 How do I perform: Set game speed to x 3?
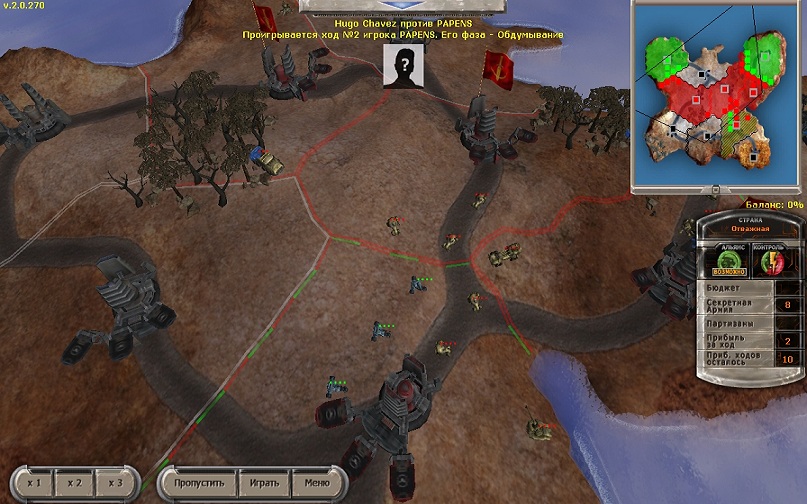click(116, 483)
